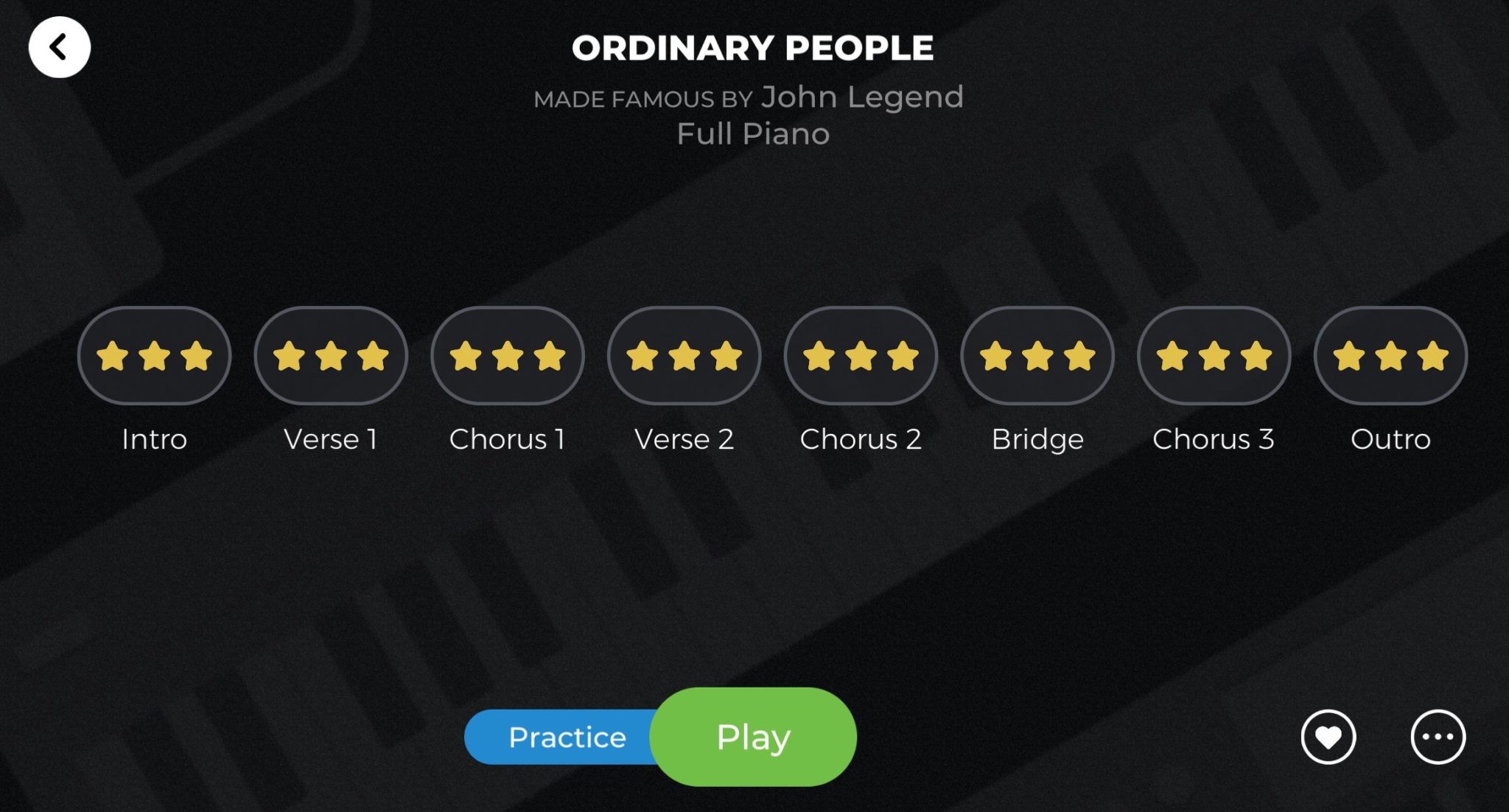Click the song title Ordinary People
1509x812 pixels.
pos(753,47)
